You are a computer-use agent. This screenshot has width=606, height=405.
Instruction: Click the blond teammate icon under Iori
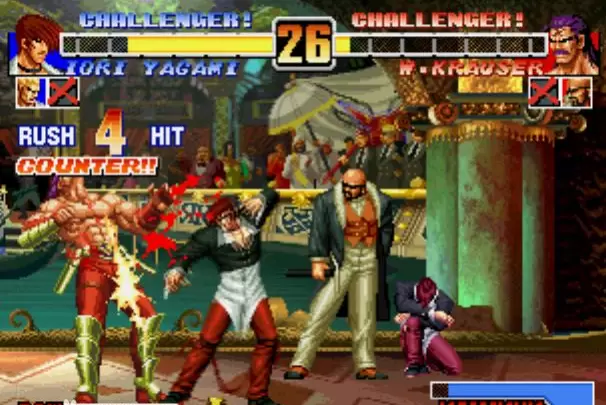click(x=31, y=93)
